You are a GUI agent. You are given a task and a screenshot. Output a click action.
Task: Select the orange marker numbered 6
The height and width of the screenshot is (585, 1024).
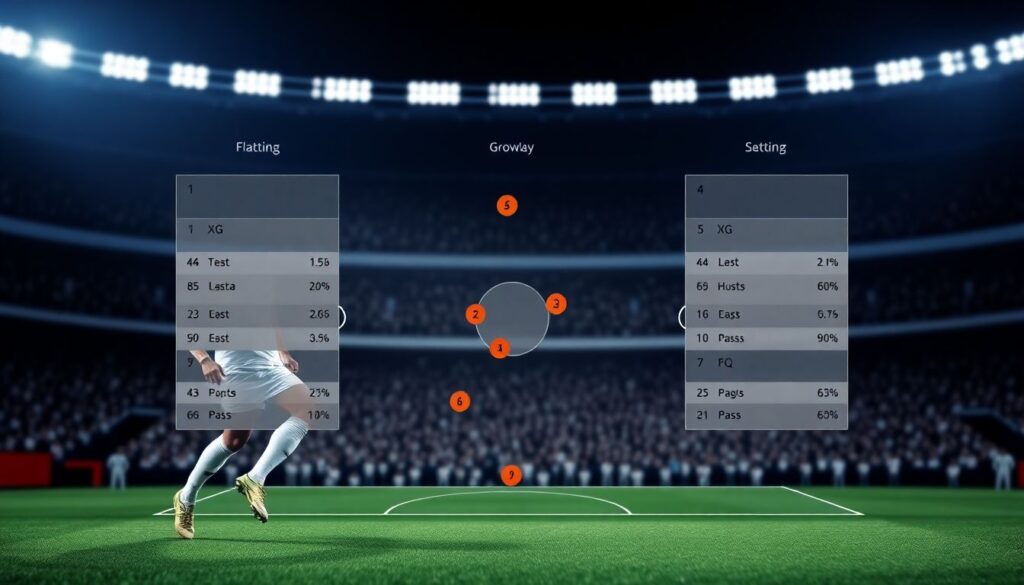pyautogui.click(x=460, y=402)
